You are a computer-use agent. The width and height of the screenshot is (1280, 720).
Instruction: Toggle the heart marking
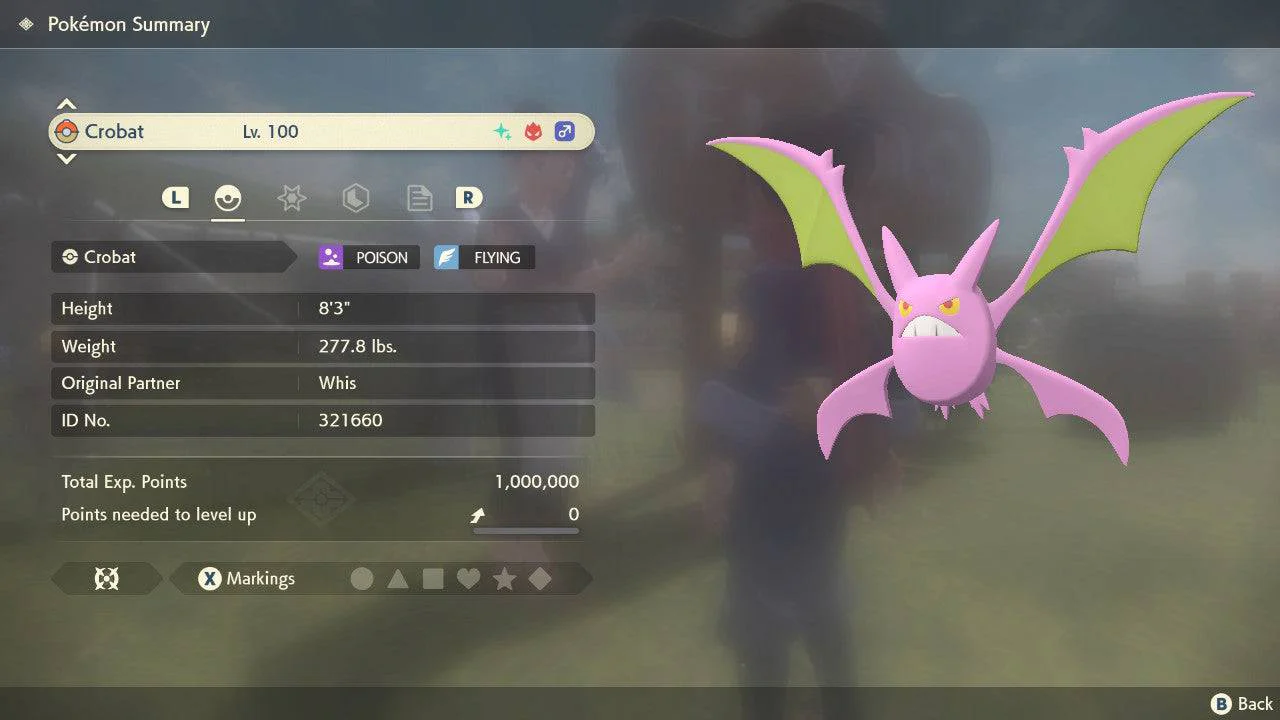469,579
